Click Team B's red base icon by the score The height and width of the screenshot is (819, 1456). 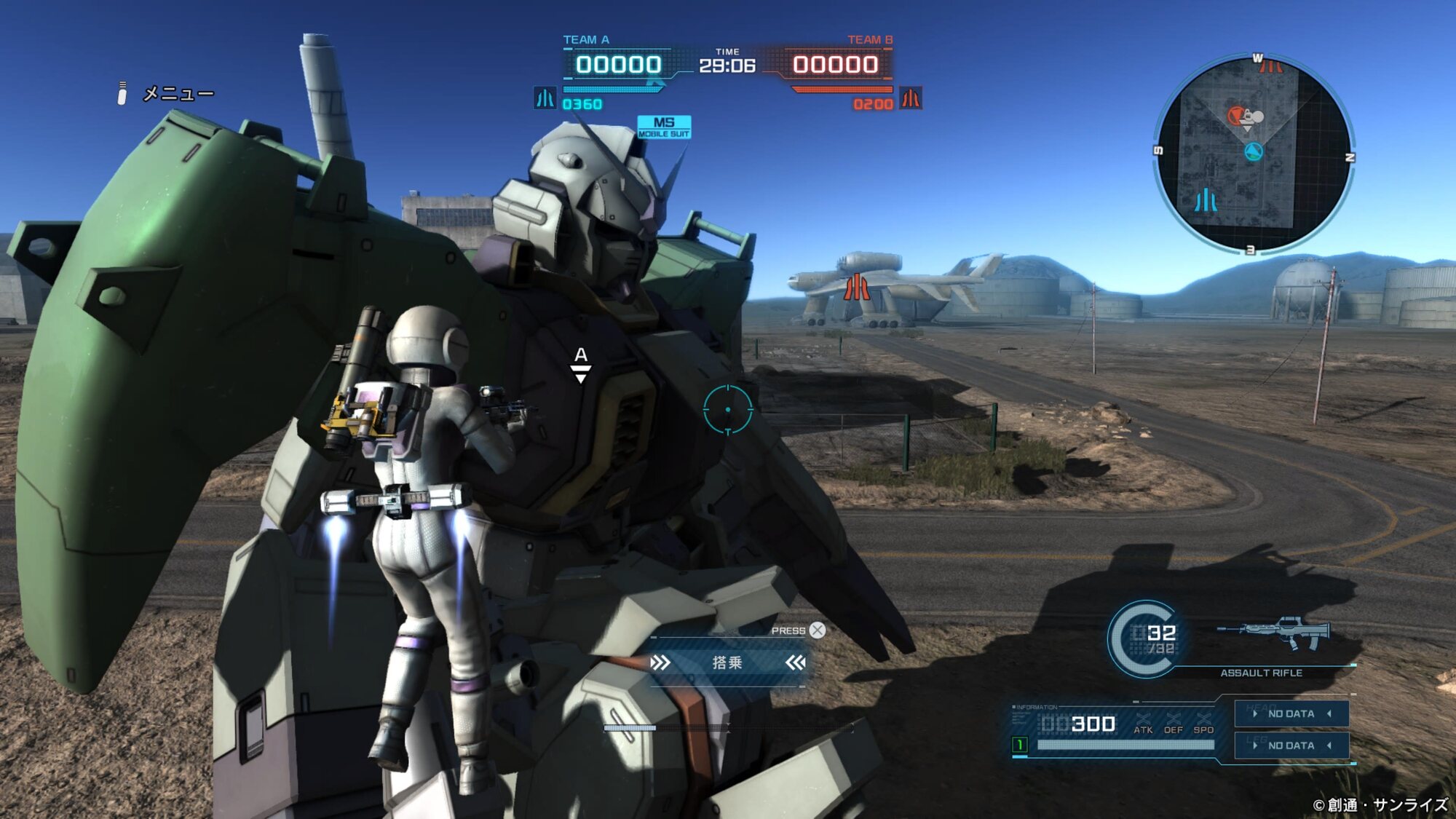(911, 98)
